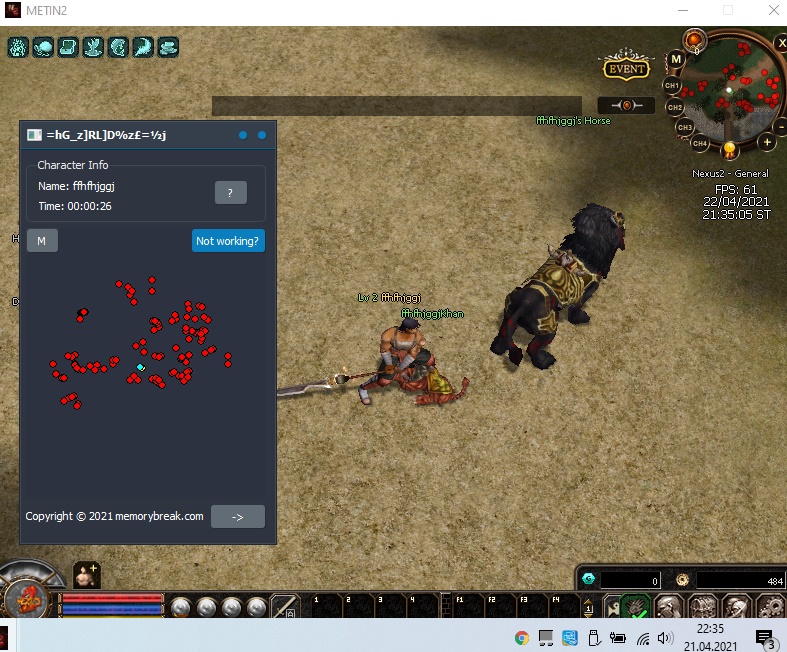Click the 'Not working?' button

(x=228, y=241)
